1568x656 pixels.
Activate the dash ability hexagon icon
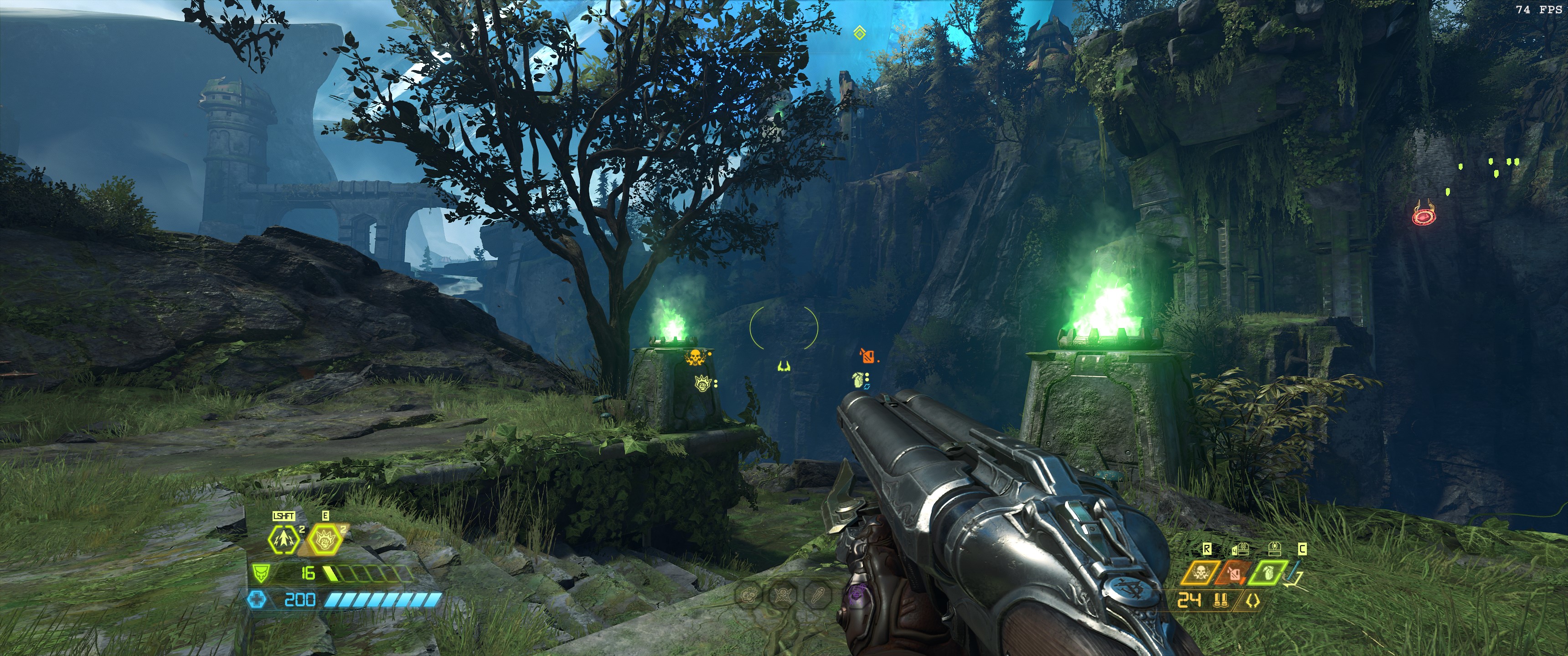[284, 539]
